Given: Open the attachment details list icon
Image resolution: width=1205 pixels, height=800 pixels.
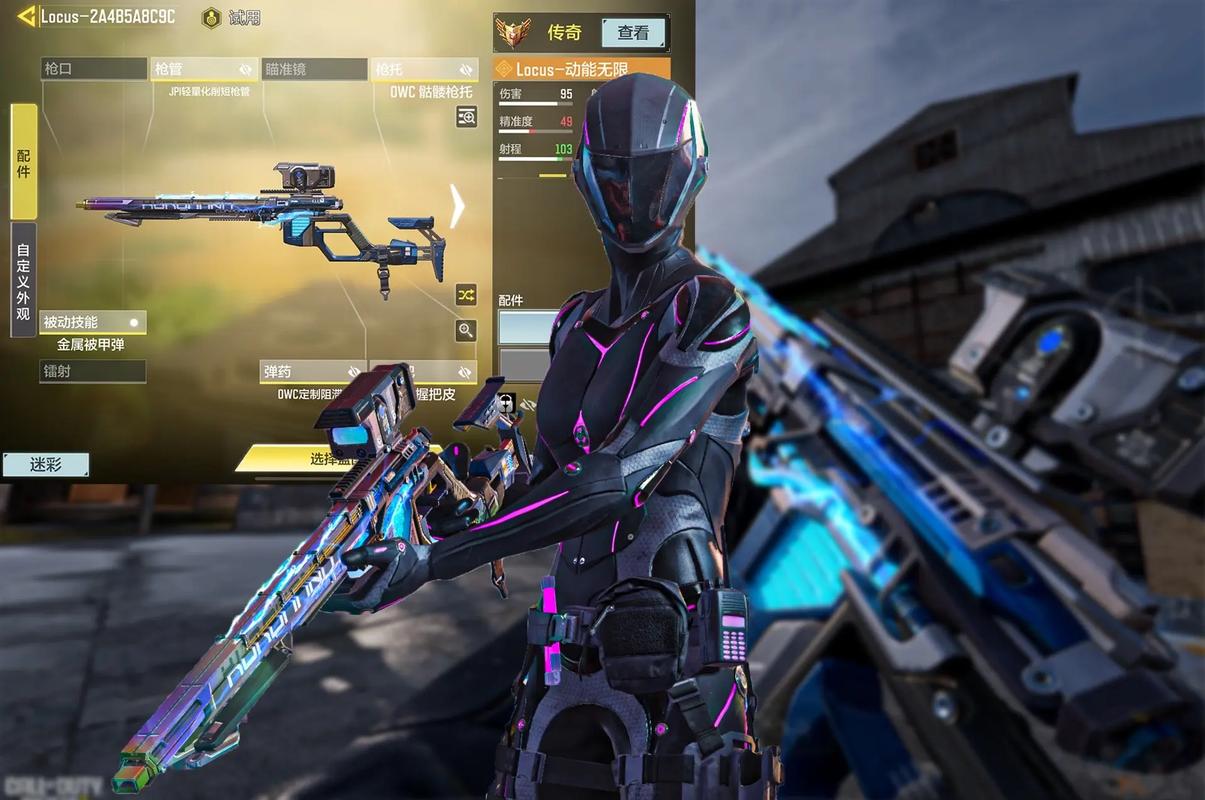Looking at the screenshot, I should click(x=466, y=118).
